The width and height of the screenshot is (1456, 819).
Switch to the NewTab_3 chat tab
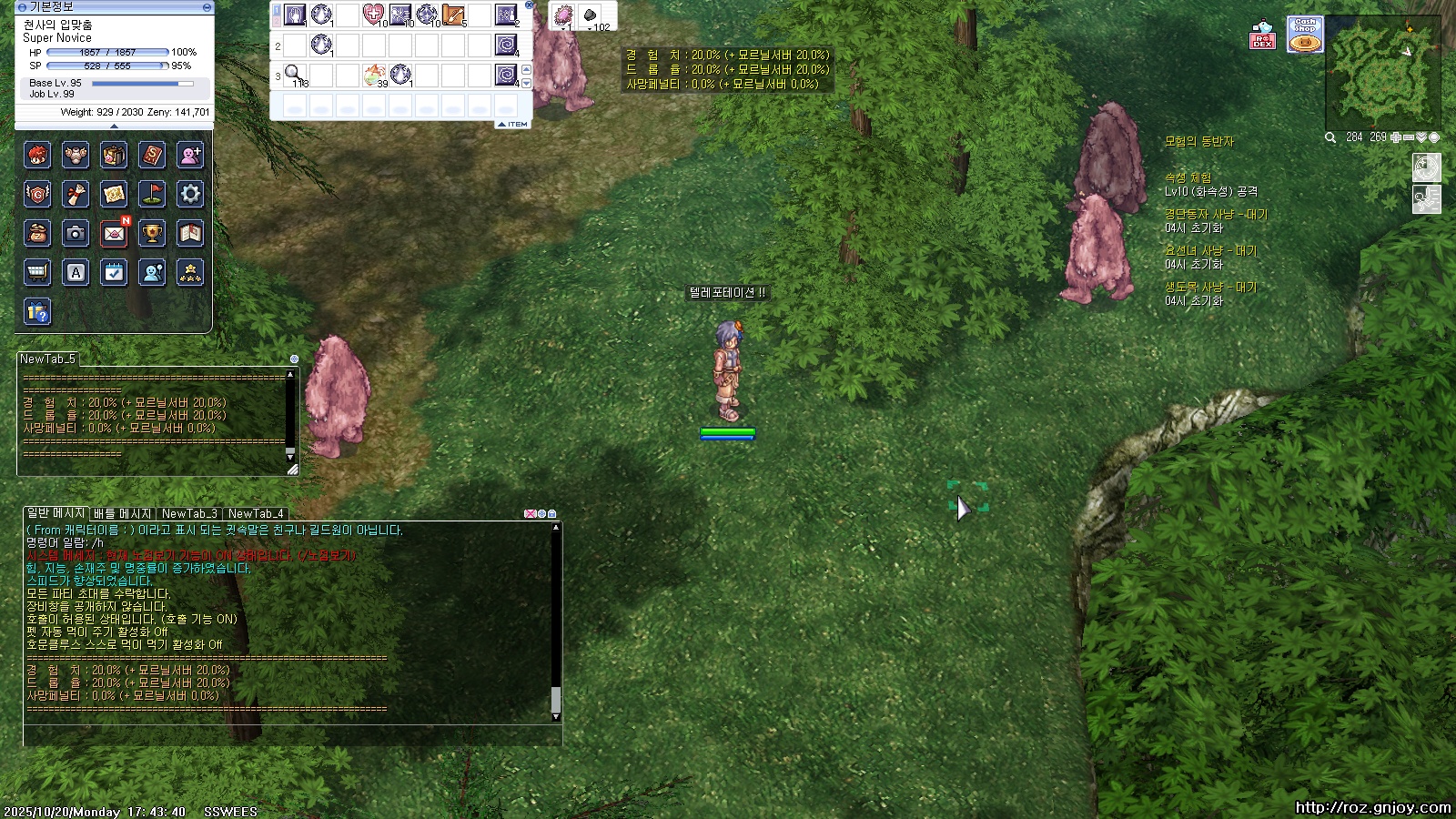[x=189, y=513]
